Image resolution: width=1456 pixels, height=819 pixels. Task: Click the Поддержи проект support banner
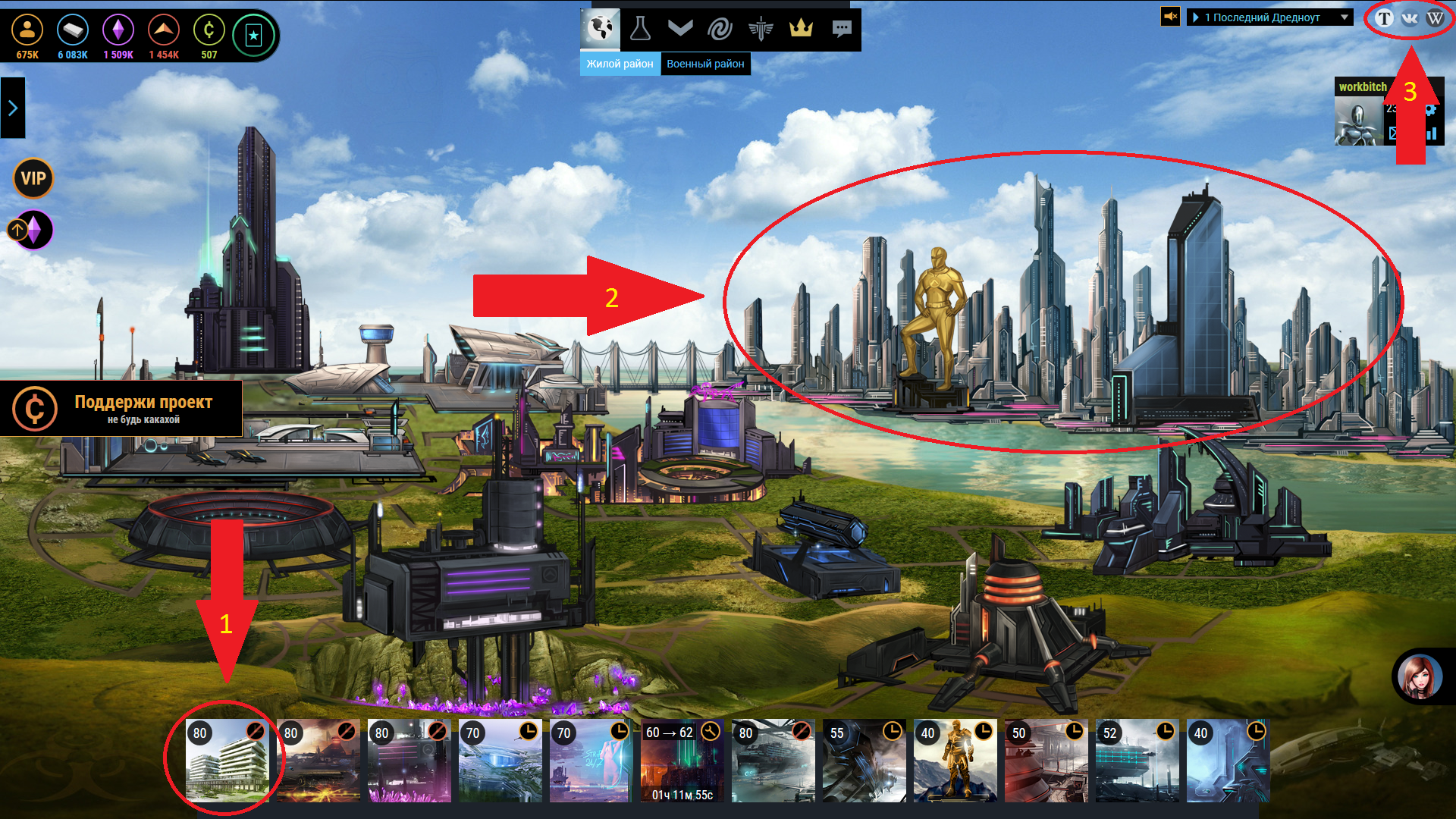pos(121,408)
